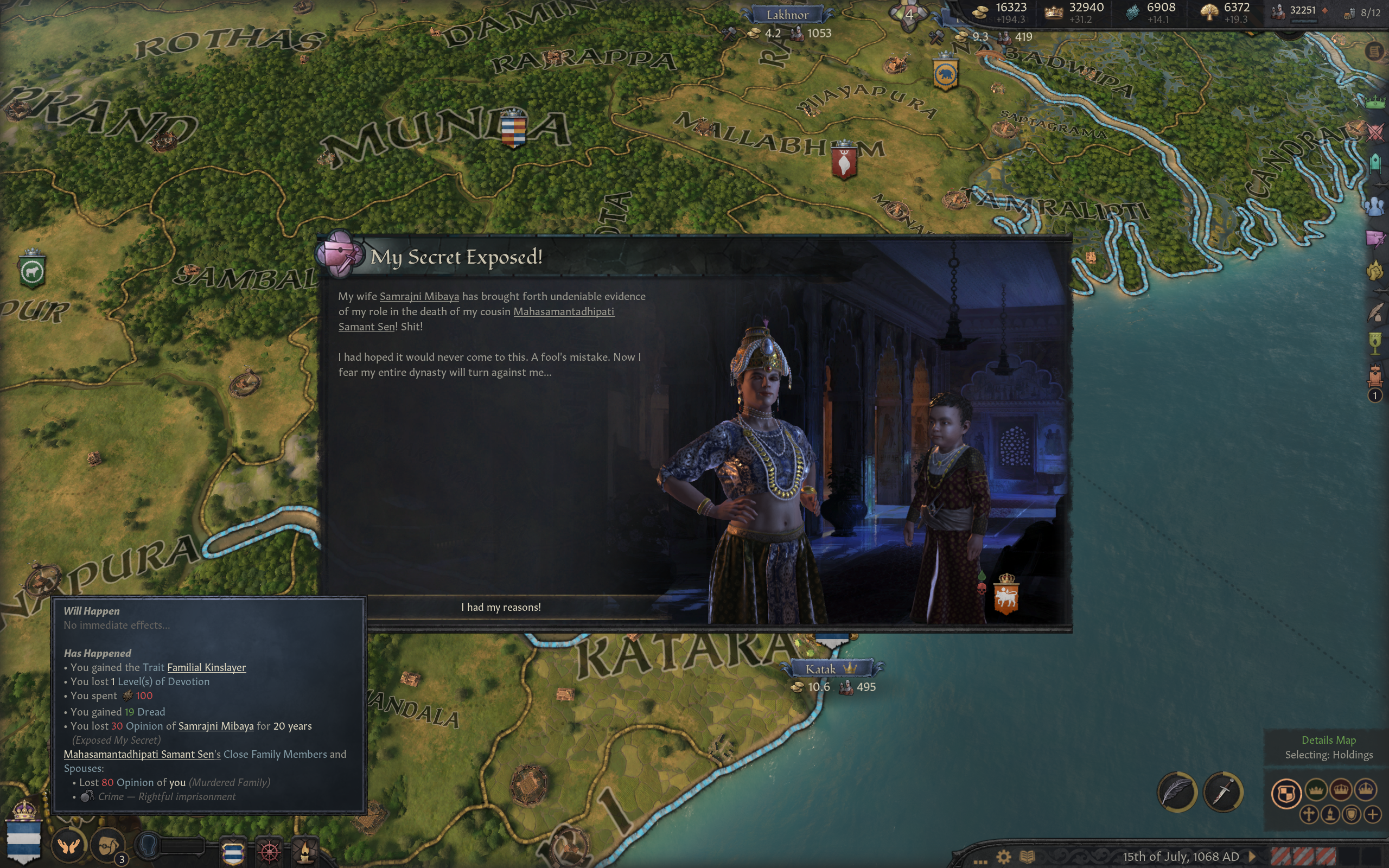1389x868 pixels.
Task: Open the green goblet Activities menu
Action: (x=1375, y=343)
